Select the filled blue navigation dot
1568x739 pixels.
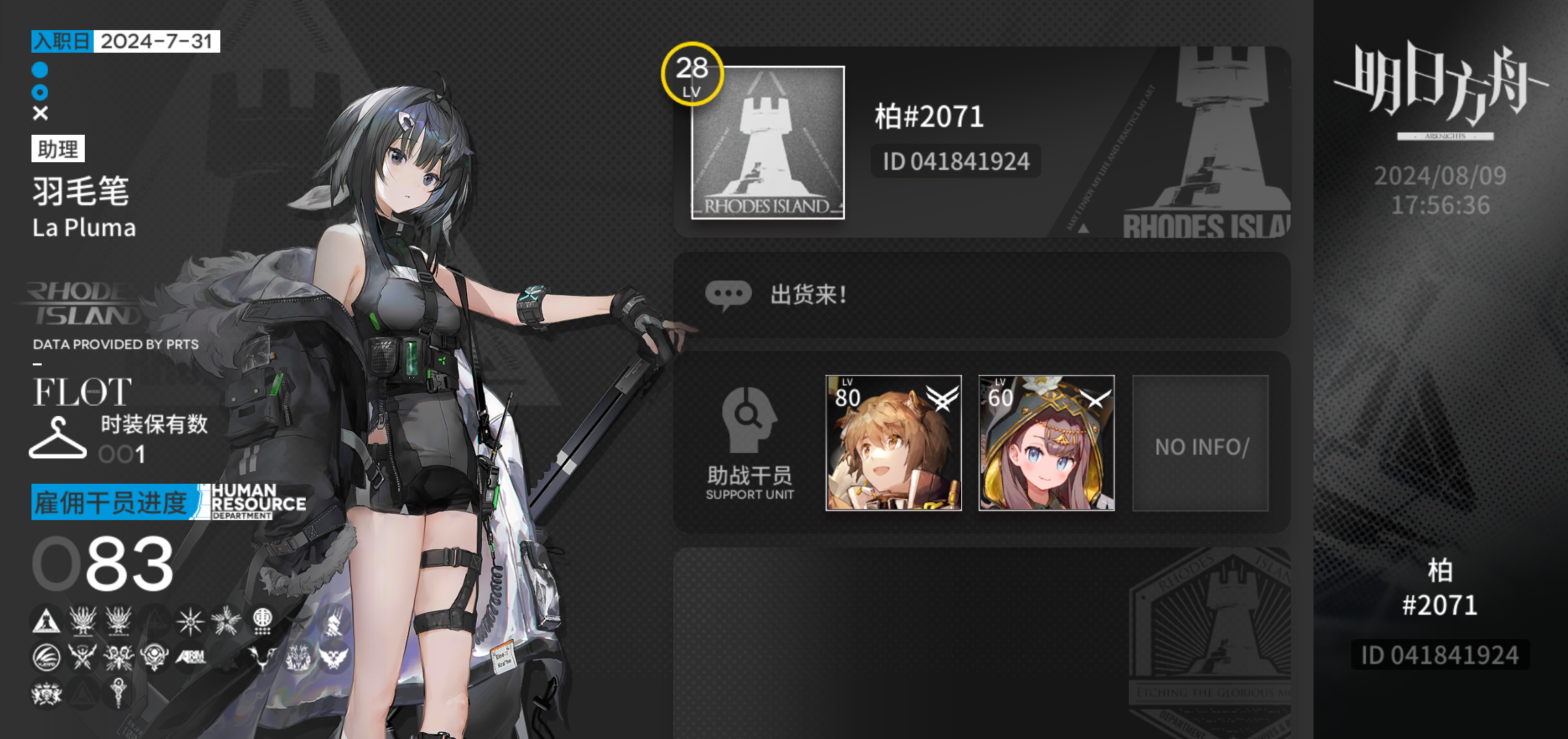point(39,69)
